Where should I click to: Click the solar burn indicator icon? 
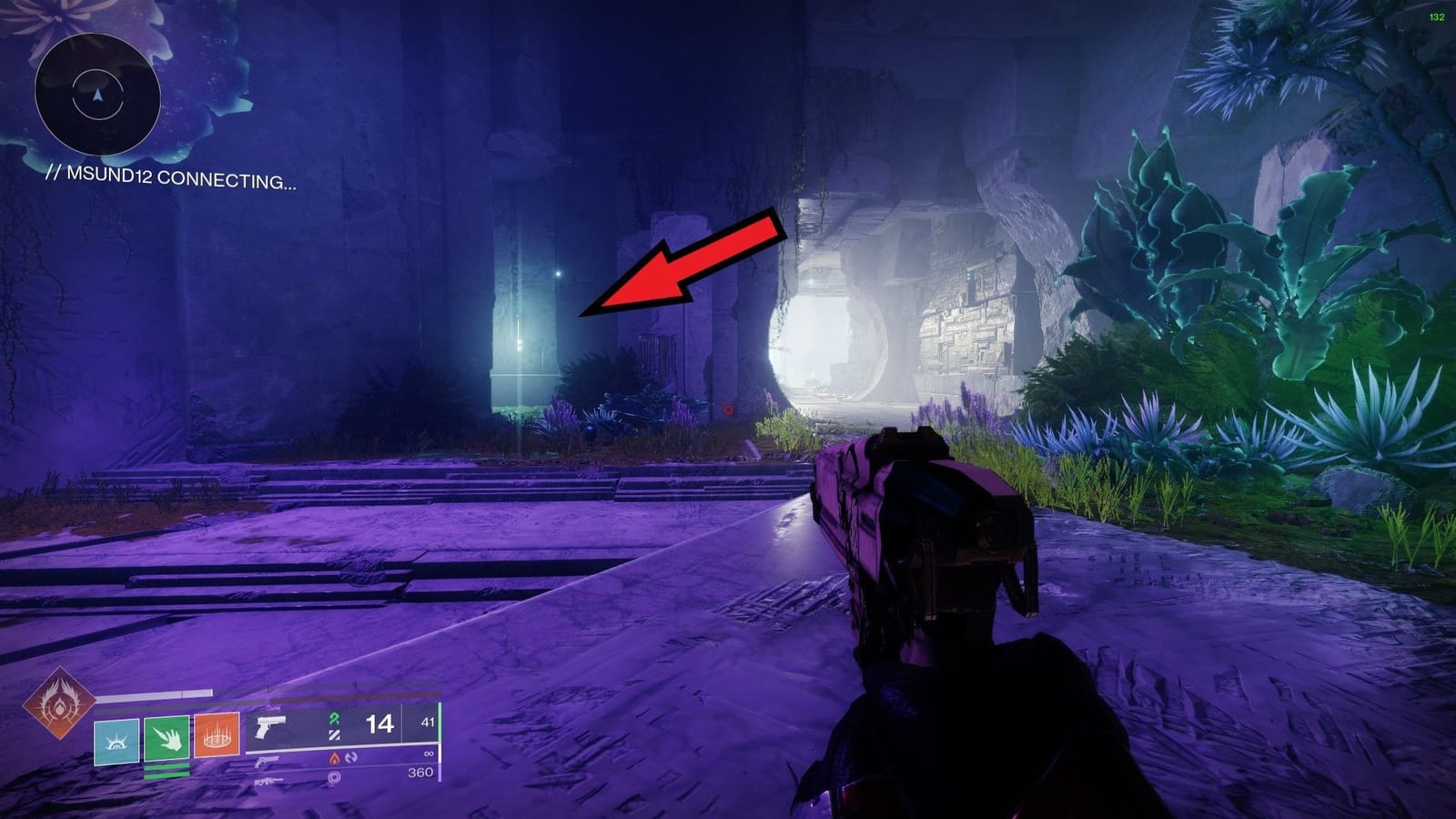(x=333, y=757)
